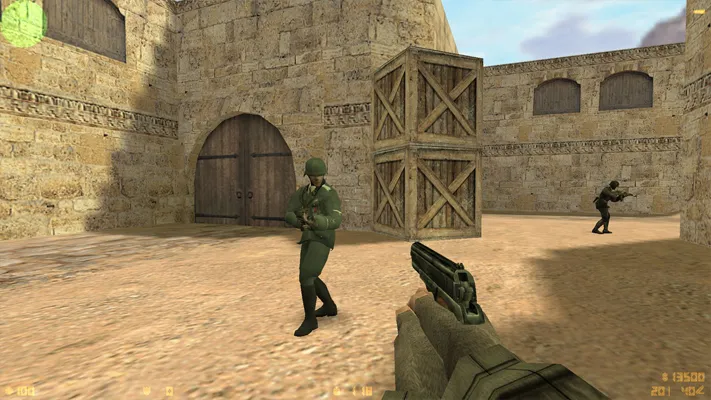This screenshot has width=711, height=400.
Task: Click the green circular radar
Action: coord(22,22)
